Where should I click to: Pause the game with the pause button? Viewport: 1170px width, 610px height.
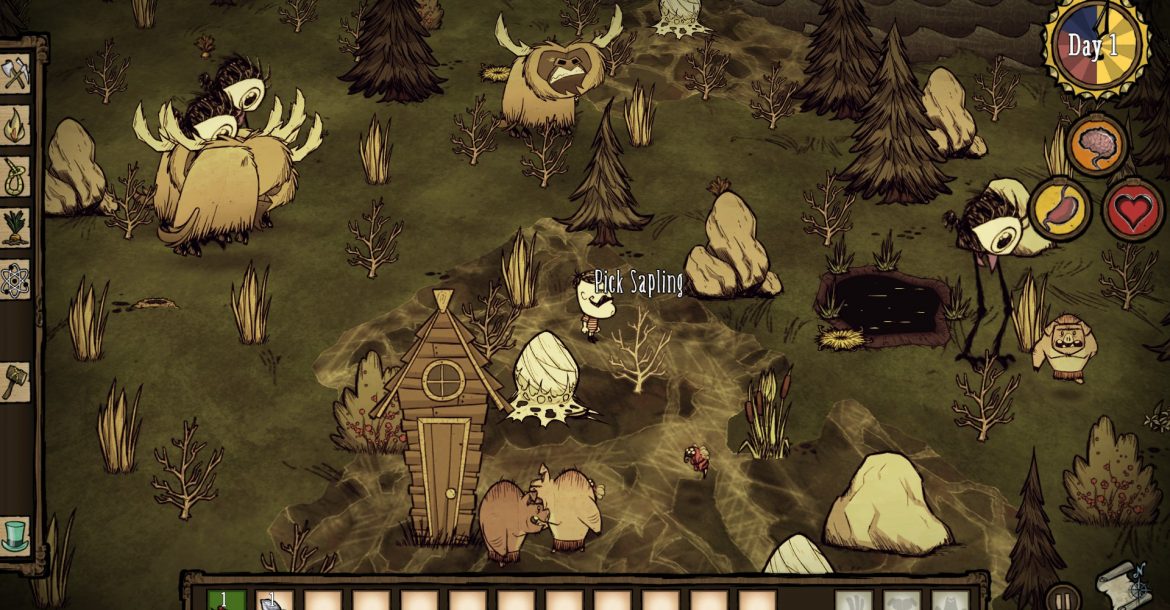[1062, 598]
